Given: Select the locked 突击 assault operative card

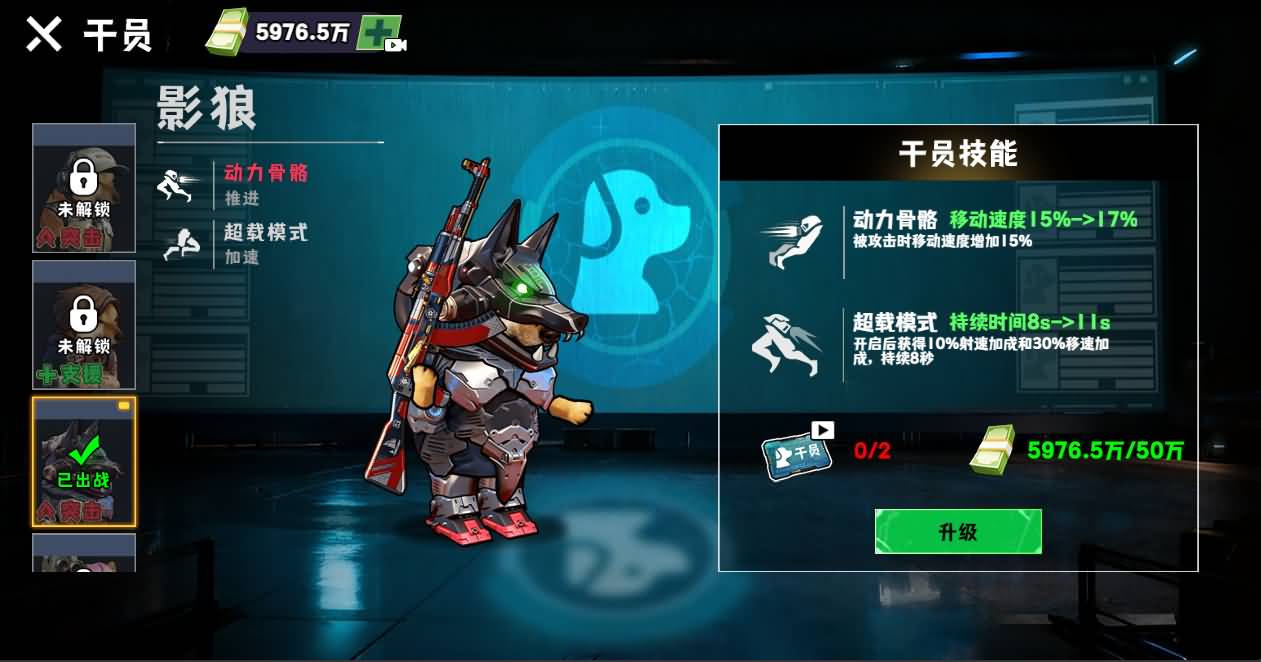Looking at the screenshot, I should pyautogui.click(x=84, y=188).
